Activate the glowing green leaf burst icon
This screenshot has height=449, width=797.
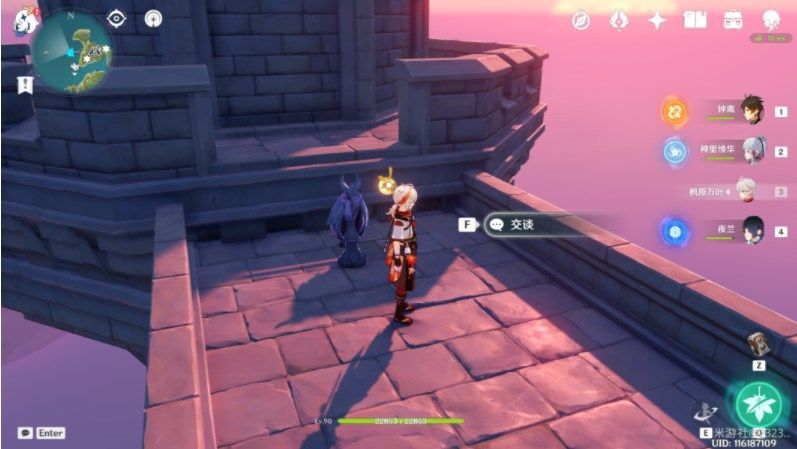point(759,402)
